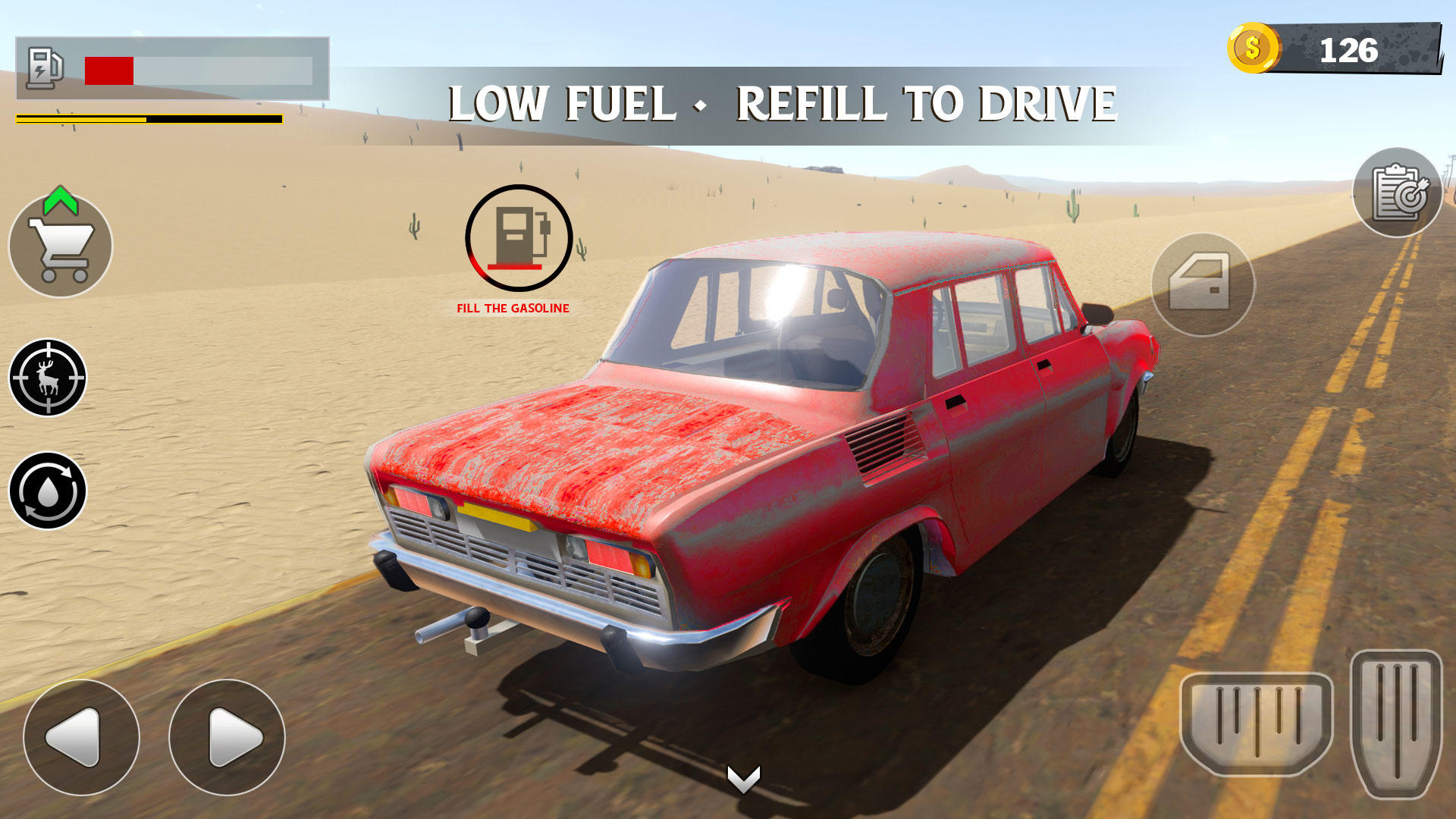The image size is (1456, 819).
Task: Tap the gold coin currency icon
Action: tap(1253, 47)
